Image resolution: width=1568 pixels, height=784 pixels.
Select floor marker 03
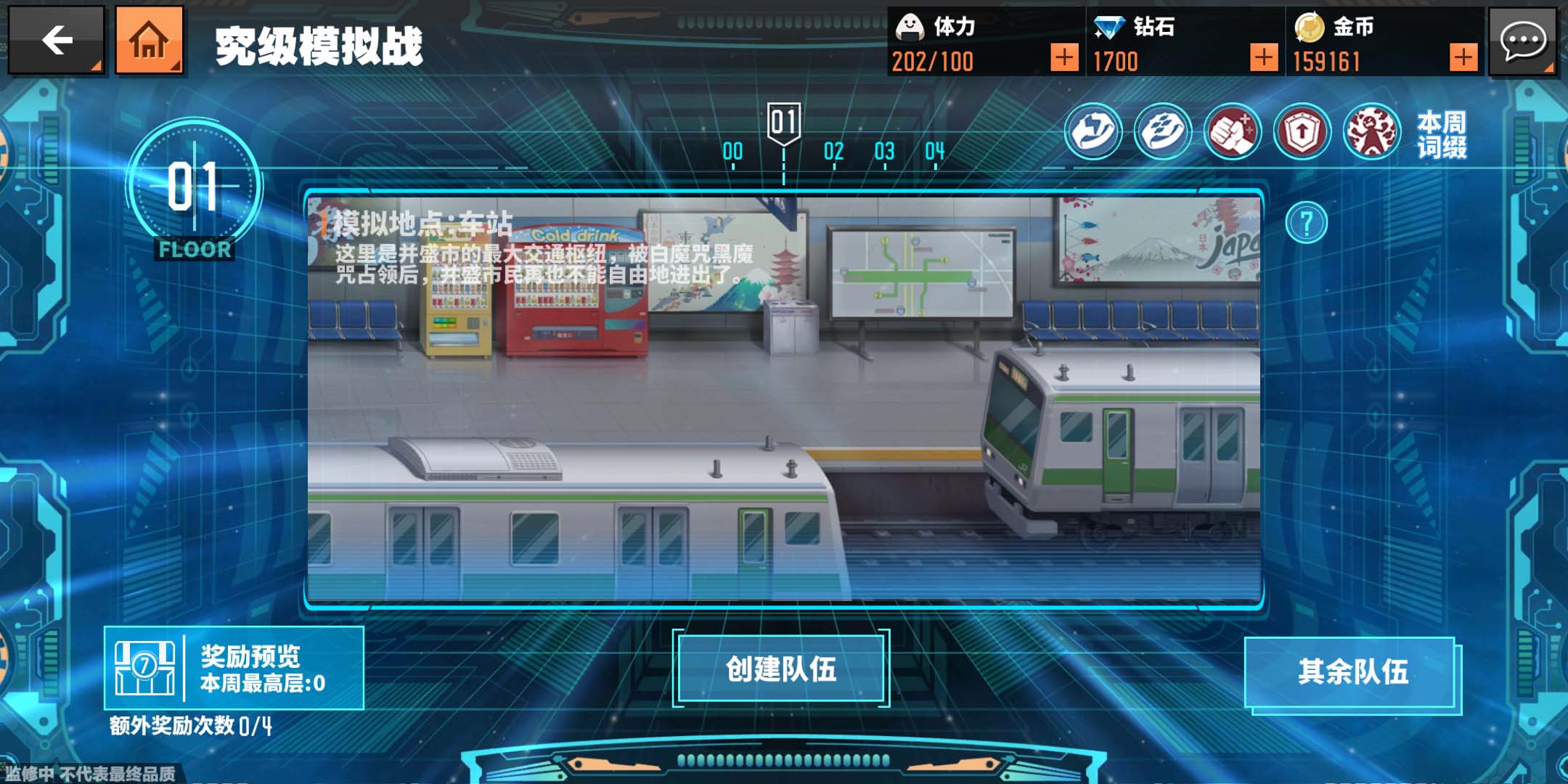pos(884,152)
